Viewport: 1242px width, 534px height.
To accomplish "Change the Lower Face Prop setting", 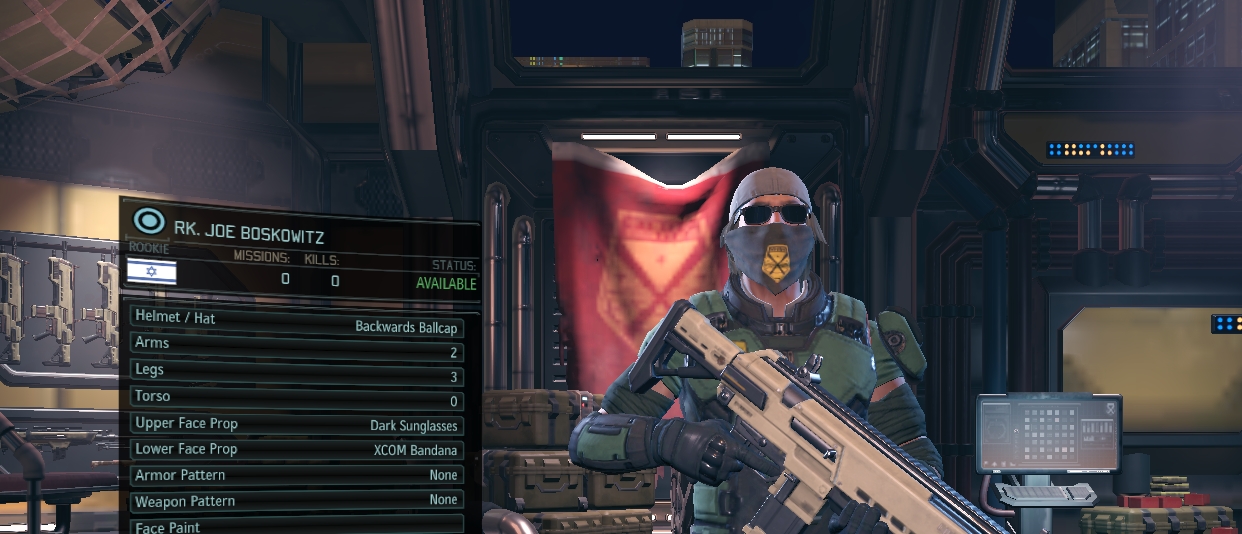I will click(x=297, y=450).
